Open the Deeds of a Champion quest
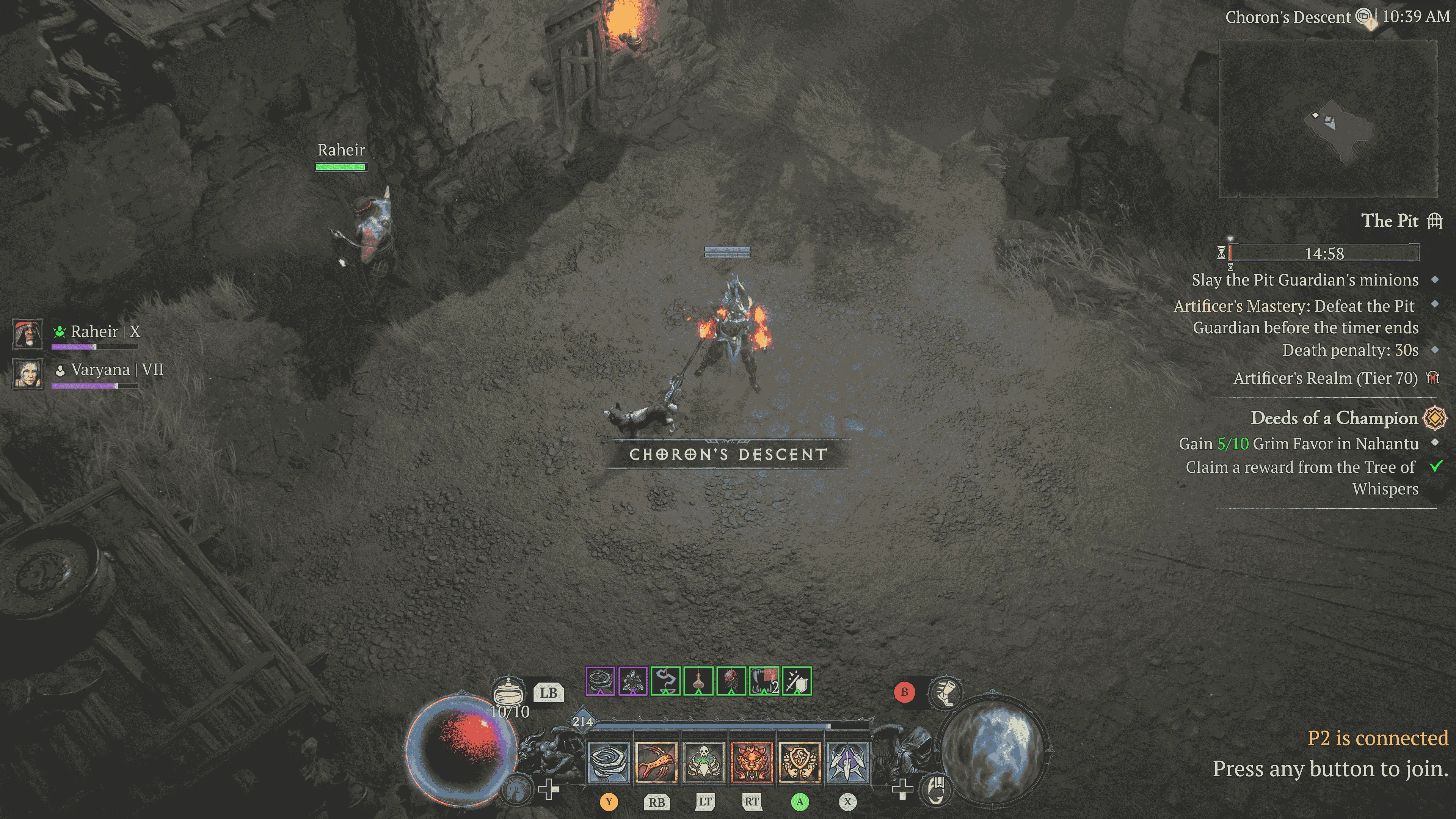 (1334, 418)
